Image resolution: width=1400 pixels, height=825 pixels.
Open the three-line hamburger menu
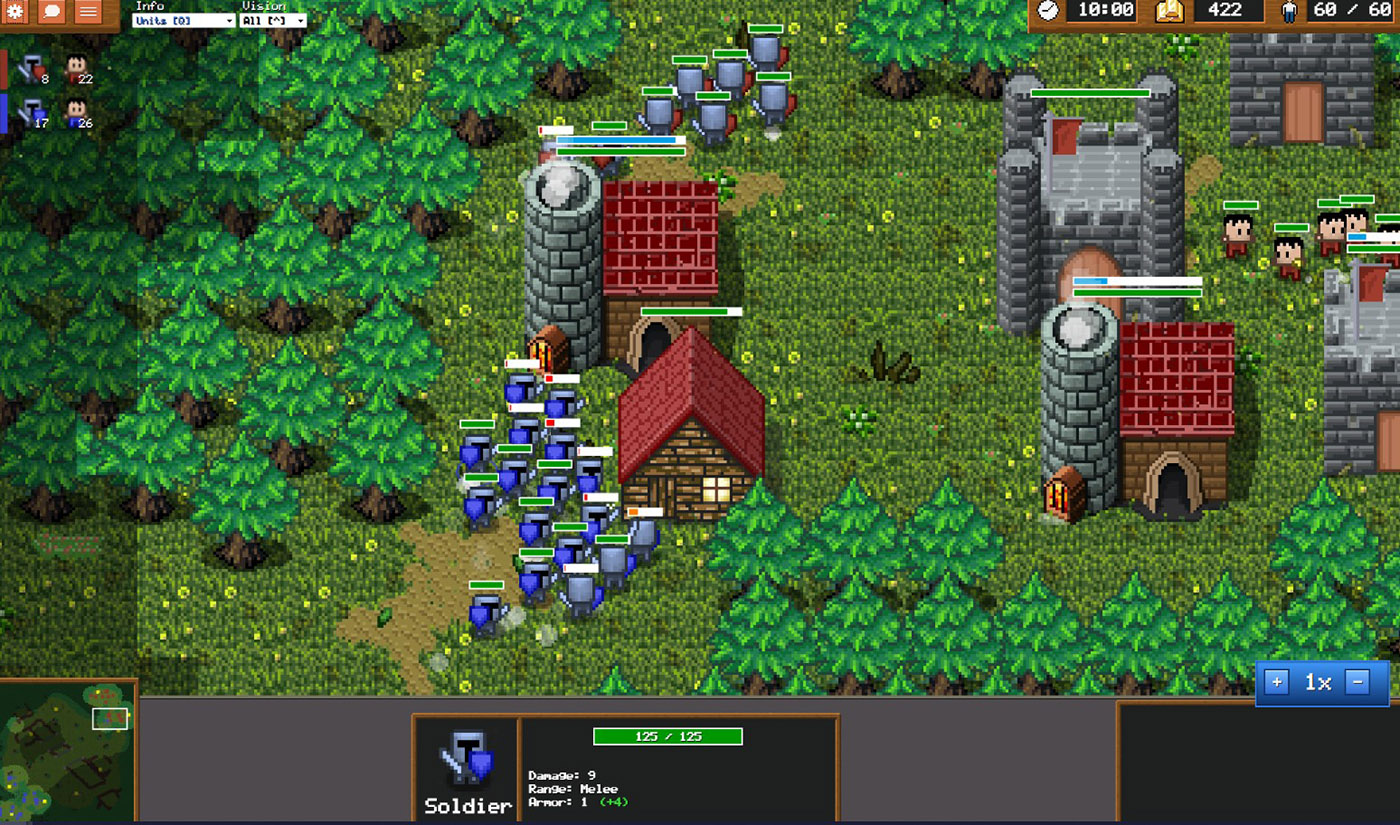click(88, 12)
